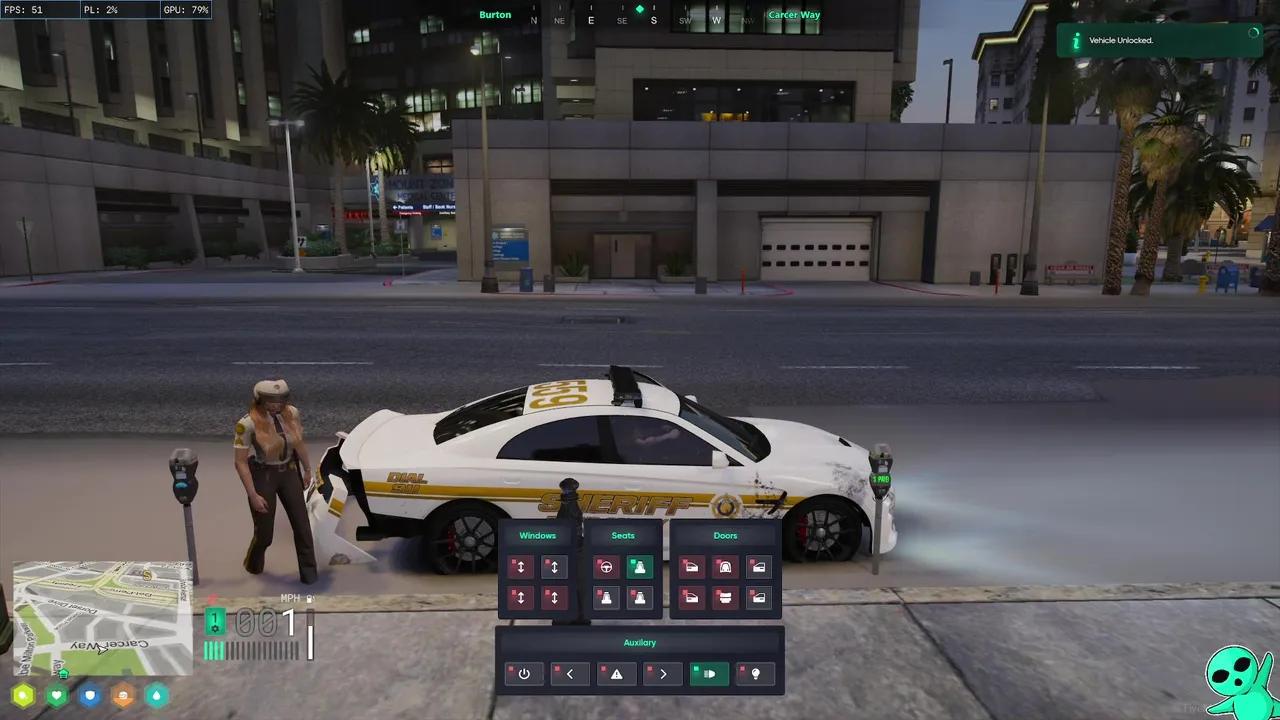The height and width of the screenshot is (720, 1280).
Task: Activate the right turn indicator arrow
Action: (663, 674)
